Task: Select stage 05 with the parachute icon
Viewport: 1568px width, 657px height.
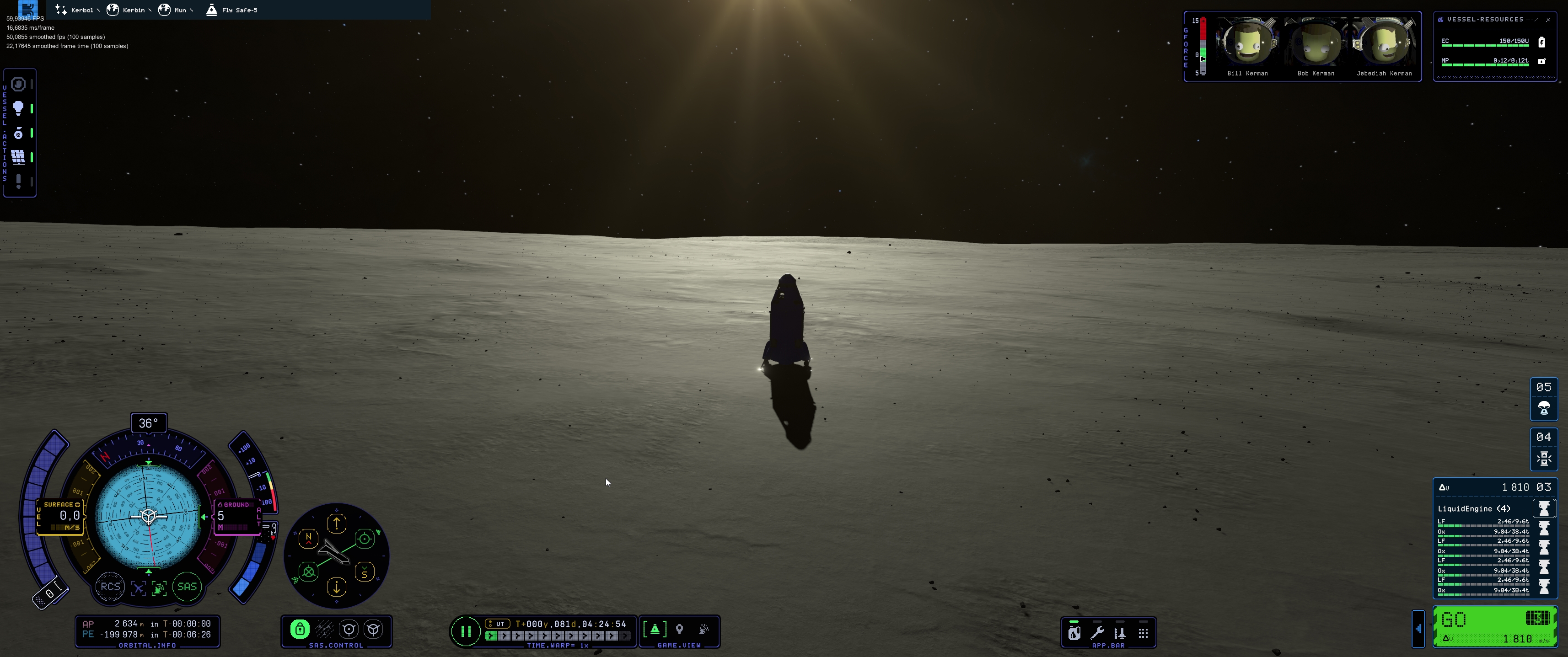Action: (1544, 399)
